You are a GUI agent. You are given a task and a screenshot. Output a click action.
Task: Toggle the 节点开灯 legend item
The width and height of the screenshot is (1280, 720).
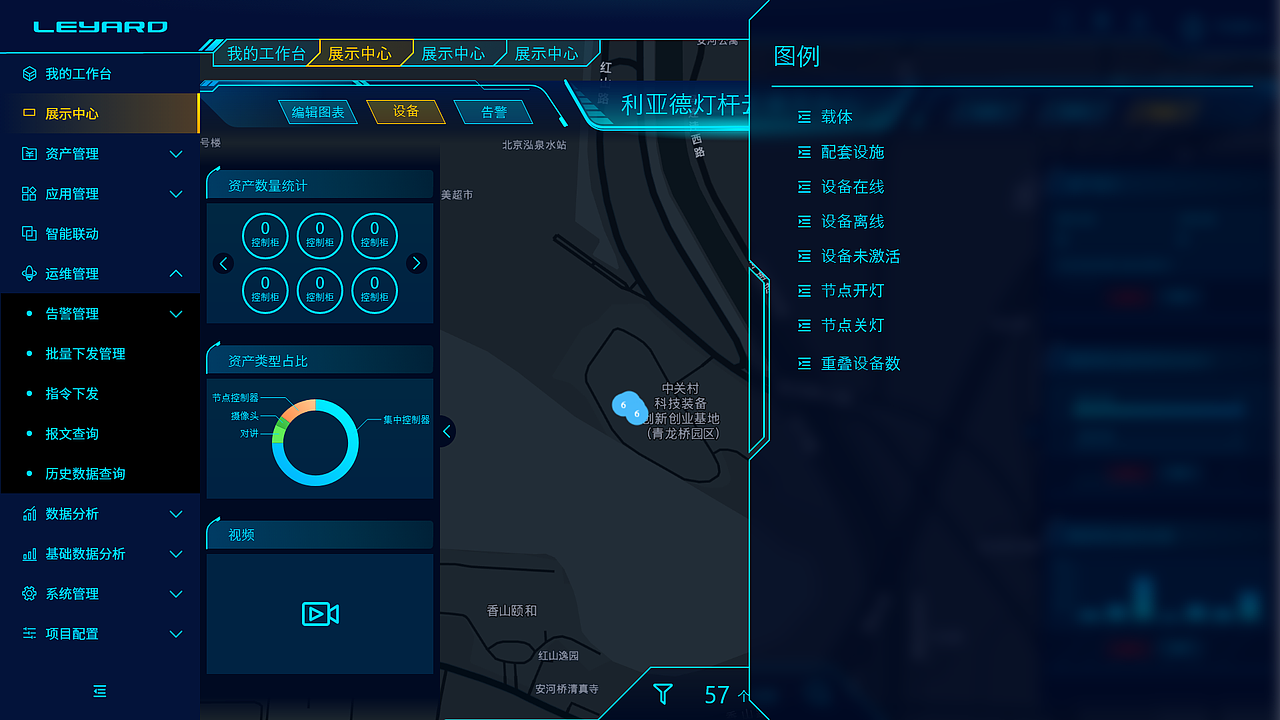click(x=845, y=290)
